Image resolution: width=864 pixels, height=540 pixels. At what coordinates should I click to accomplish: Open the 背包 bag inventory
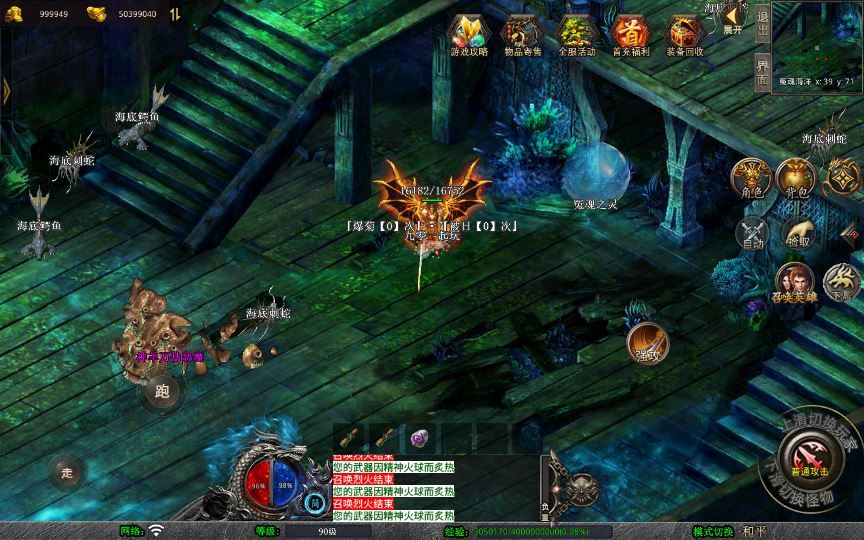pos(797,180)
